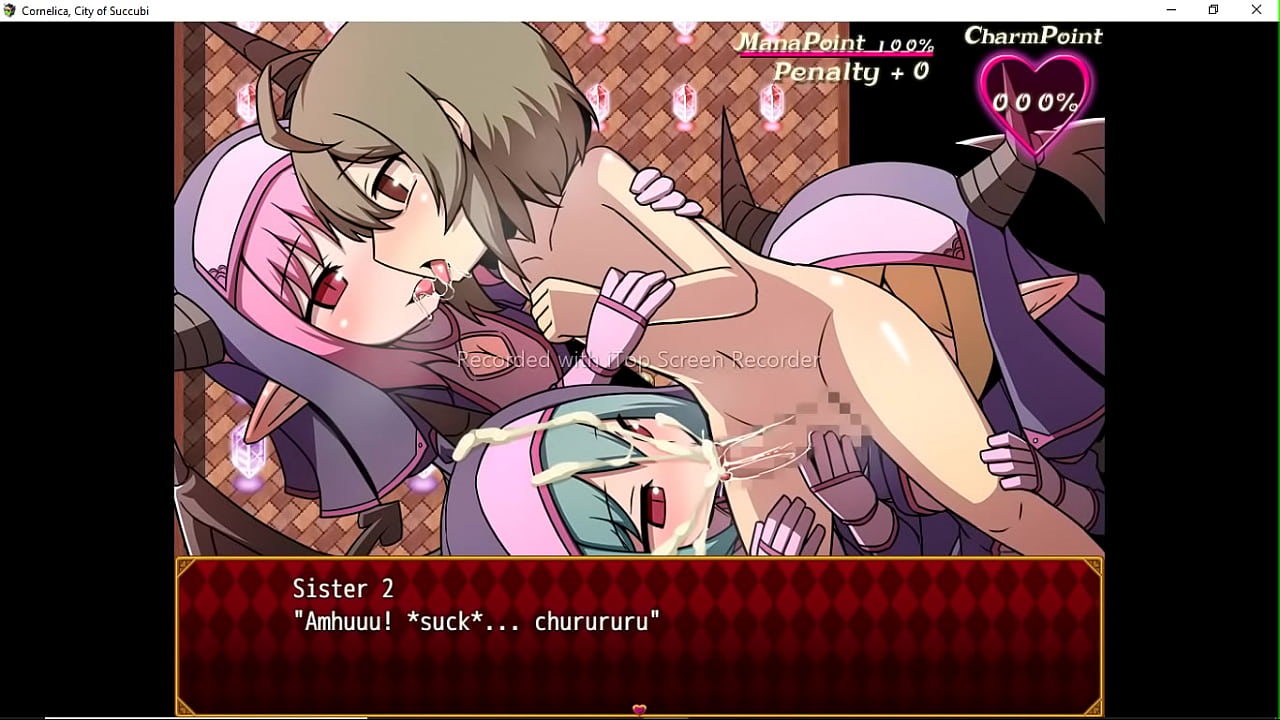Click the dialogue box's ornate left corner
1280x720 pixels.
[x=186, y=567]
